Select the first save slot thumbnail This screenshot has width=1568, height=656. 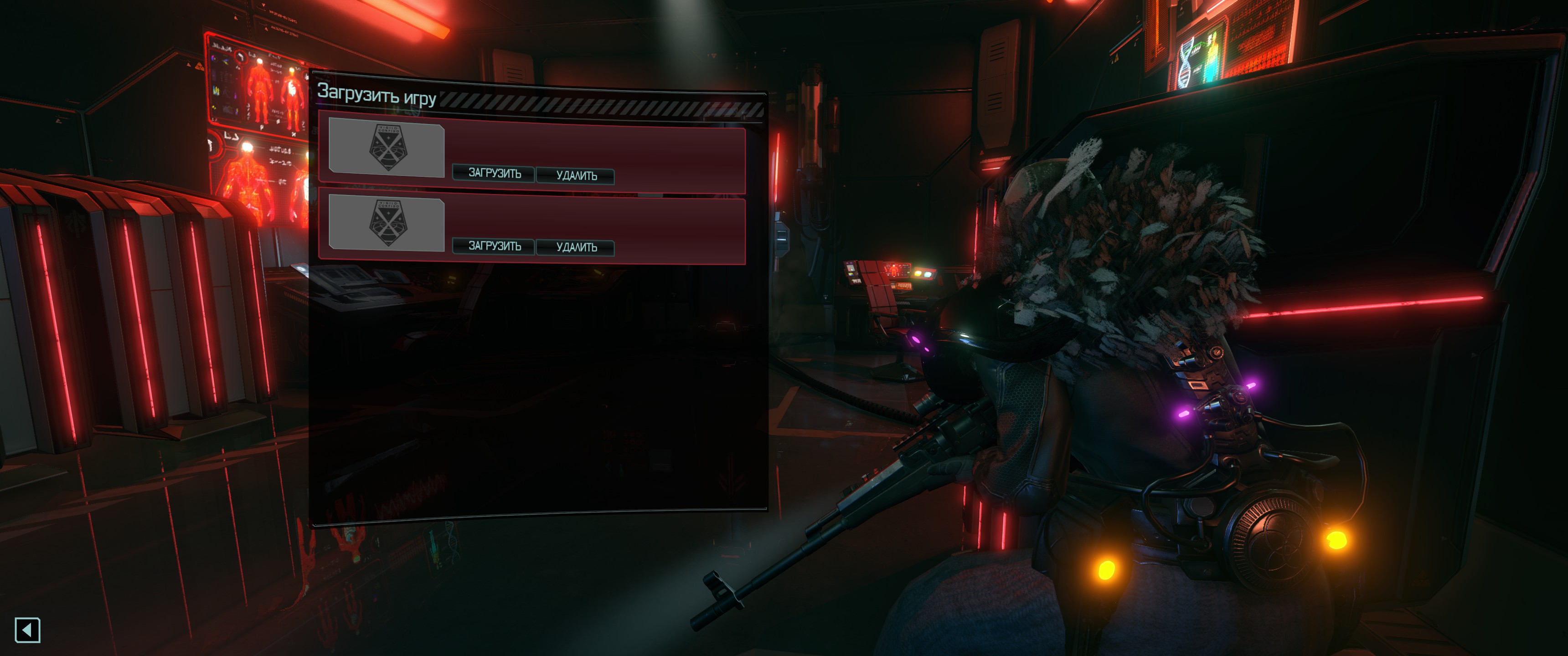[387, 148]
